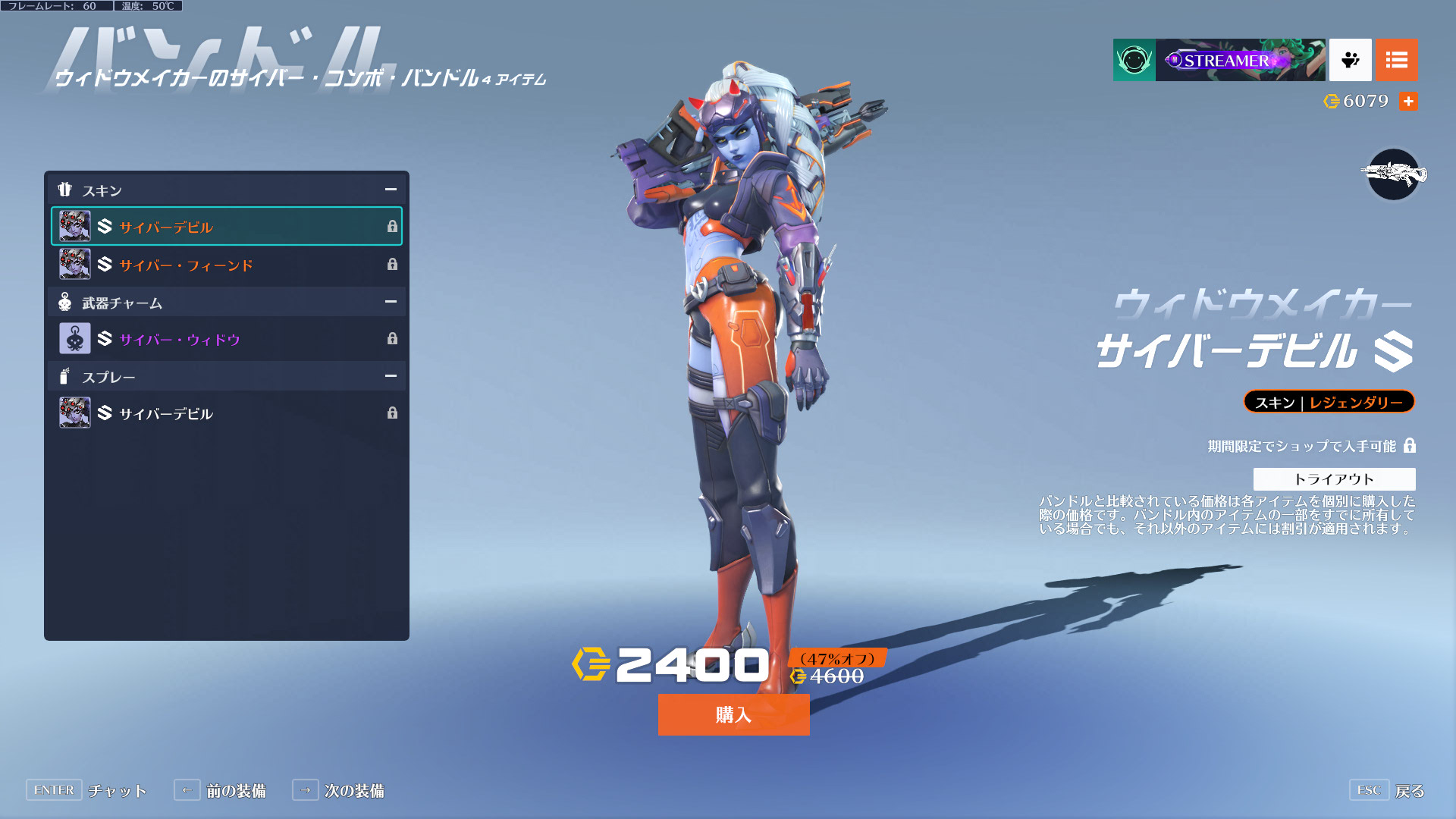
Task: Click the orange 購入 purchase button
Action: (733, 714)
